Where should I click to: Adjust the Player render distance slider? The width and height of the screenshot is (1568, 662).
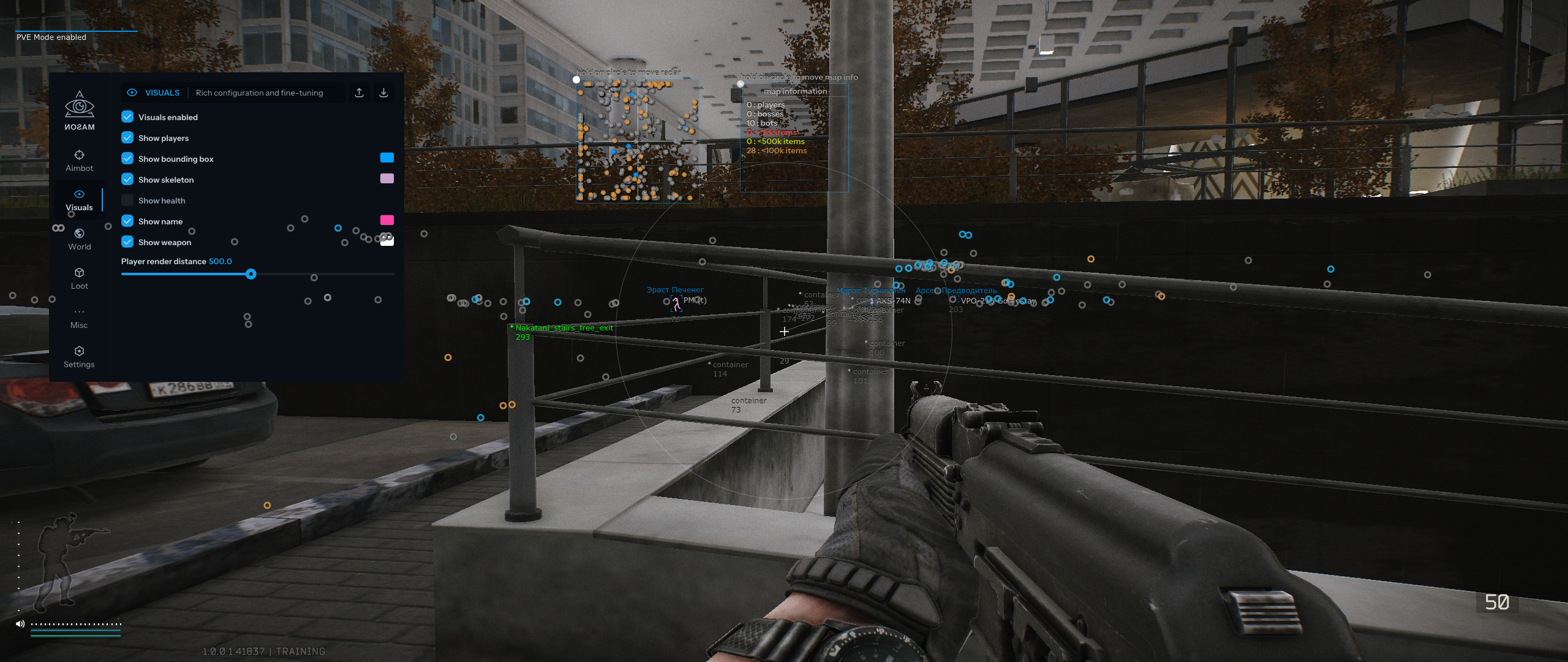coord(251,274)
